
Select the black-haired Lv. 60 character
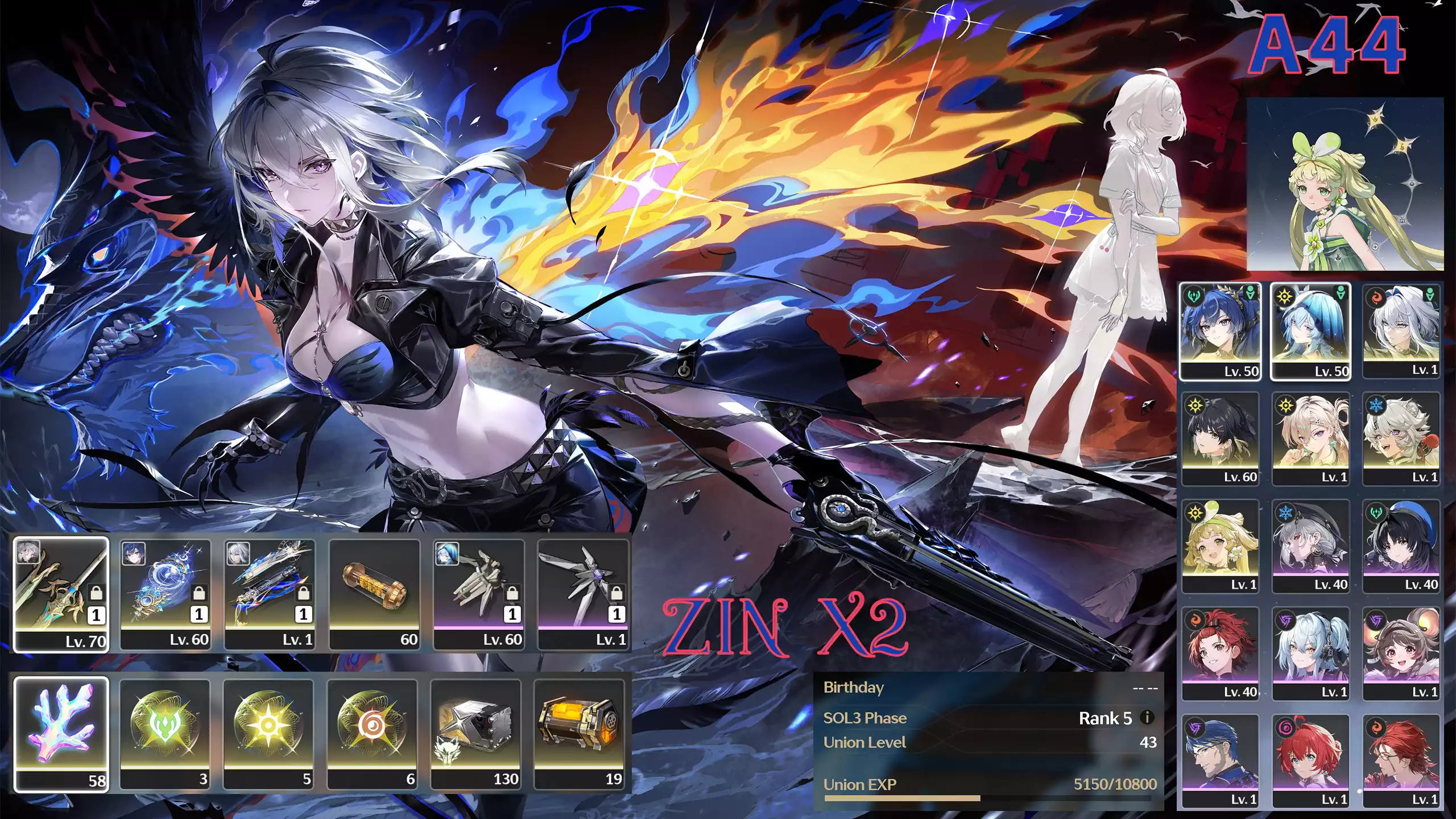pyautogui.click(x=1221, y=439)
